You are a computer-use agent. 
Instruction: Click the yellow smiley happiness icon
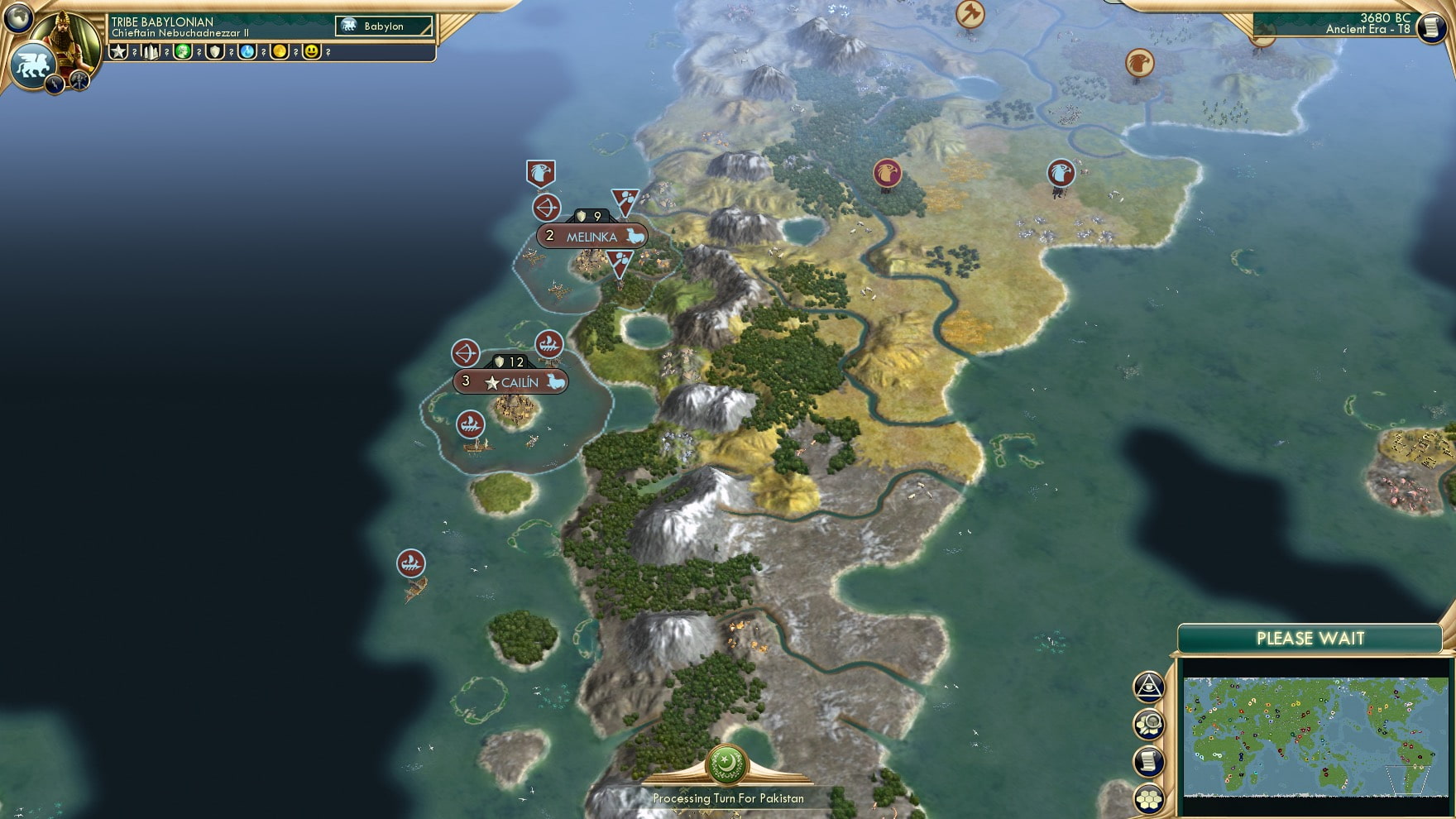(x=312, y=51)
